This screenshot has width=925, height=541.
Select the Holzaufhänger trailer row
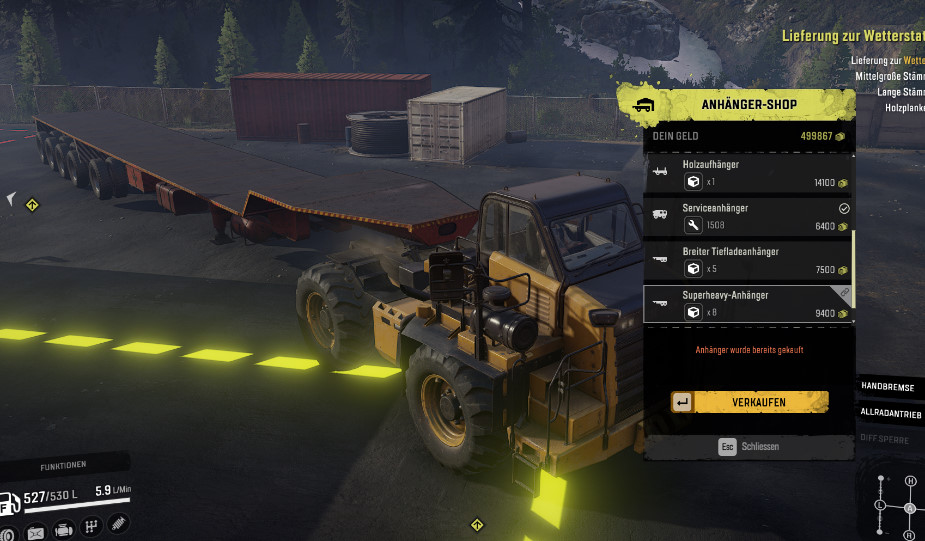(749, 173)
